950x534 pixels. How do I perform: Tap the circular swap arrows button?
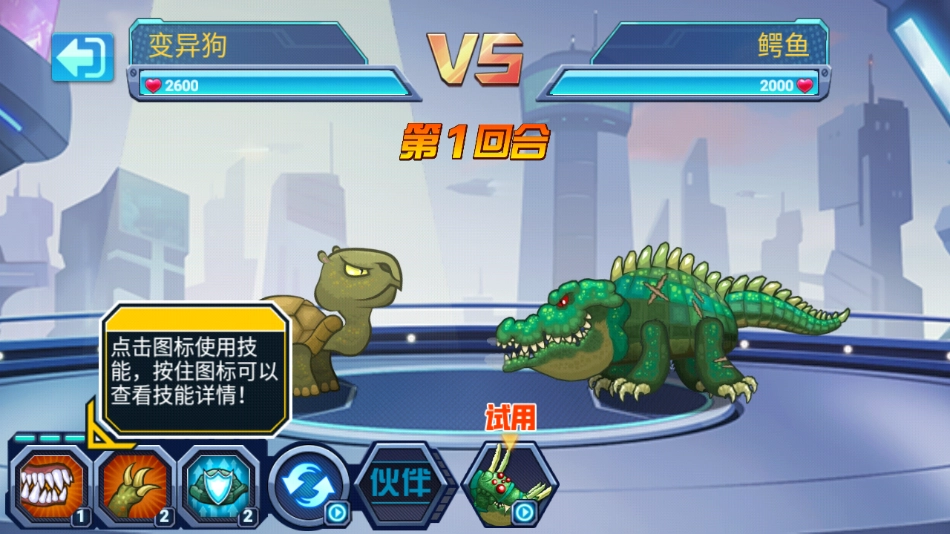[309, 485]
